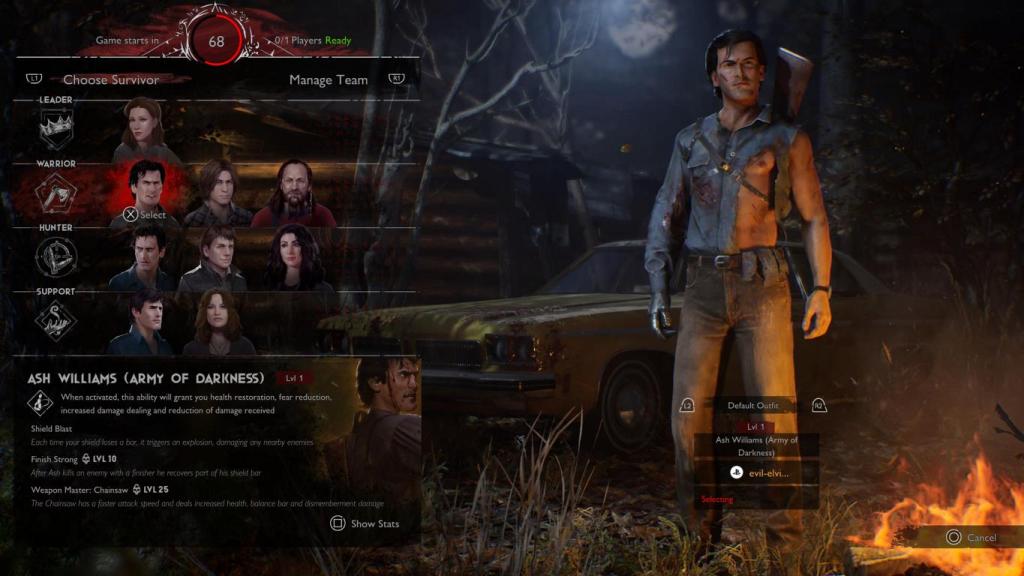Click the Support class emblem icon
1024x576 pixels.
56,321
